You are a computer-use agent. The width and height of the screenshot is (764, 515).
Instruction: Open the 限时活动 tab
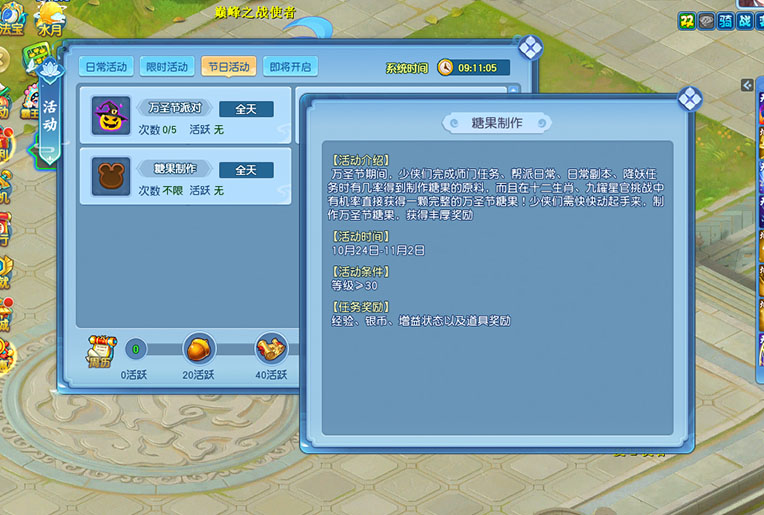coord(166,66)
